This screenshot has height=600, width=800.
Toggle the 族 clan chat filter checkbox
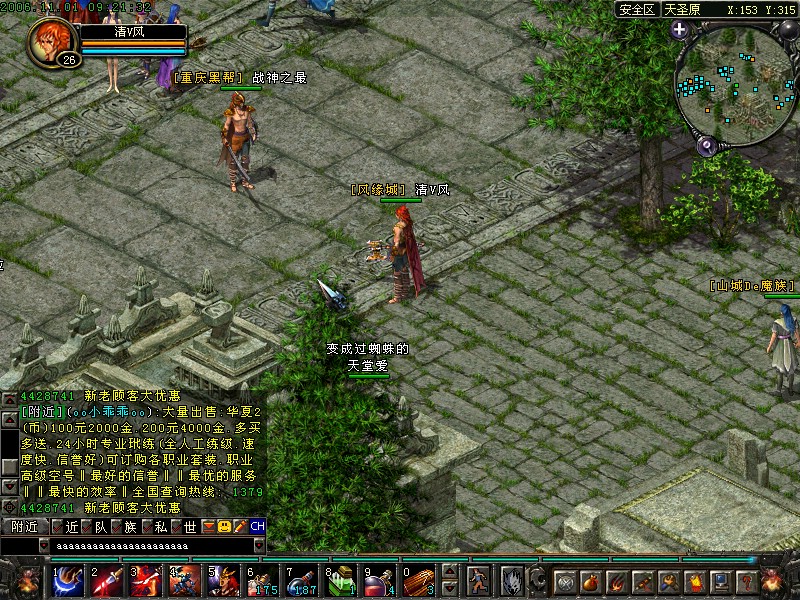pos(116,526)
